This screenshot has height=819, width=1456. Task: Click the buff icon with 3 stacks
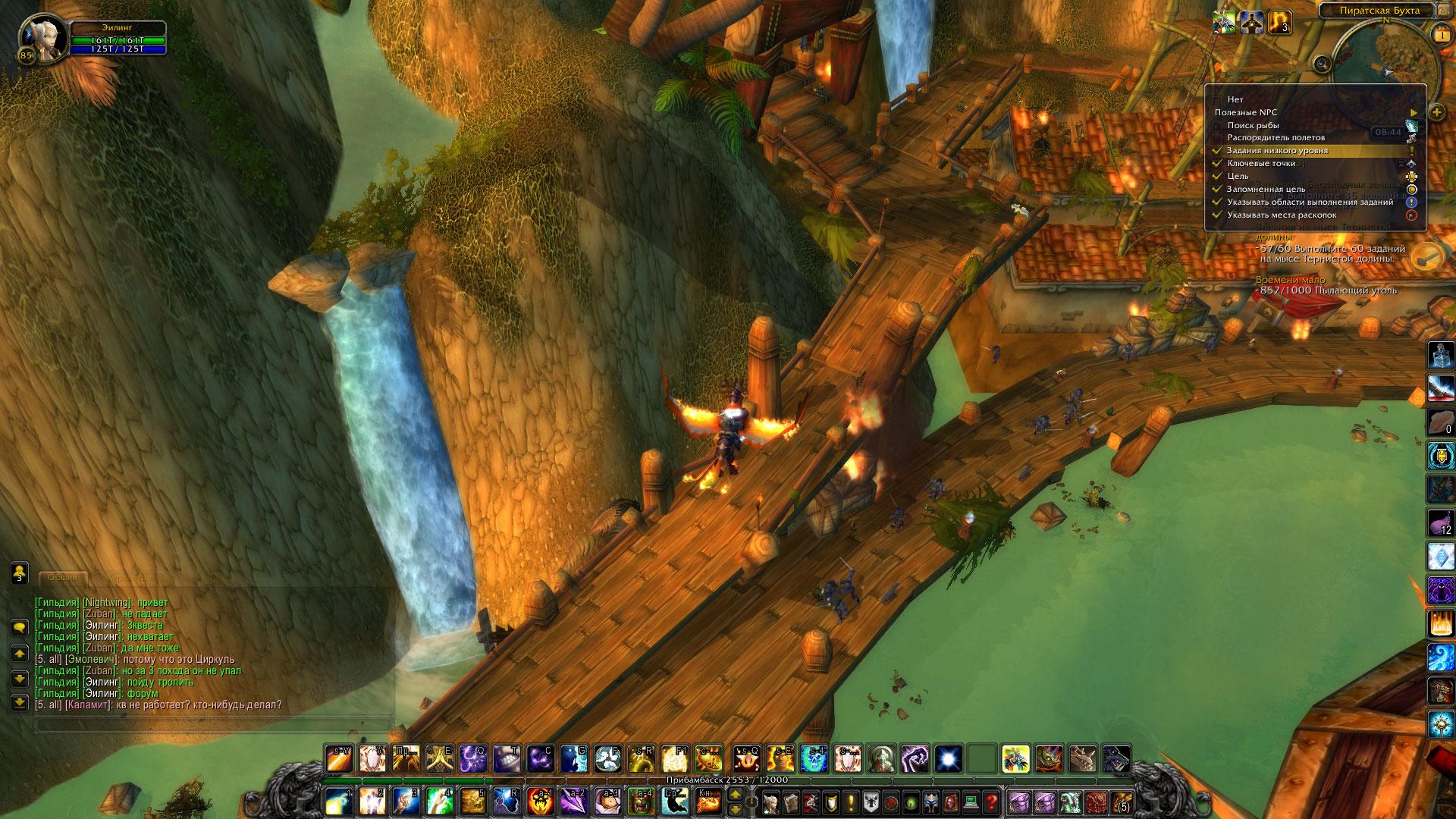[1279, 23]
